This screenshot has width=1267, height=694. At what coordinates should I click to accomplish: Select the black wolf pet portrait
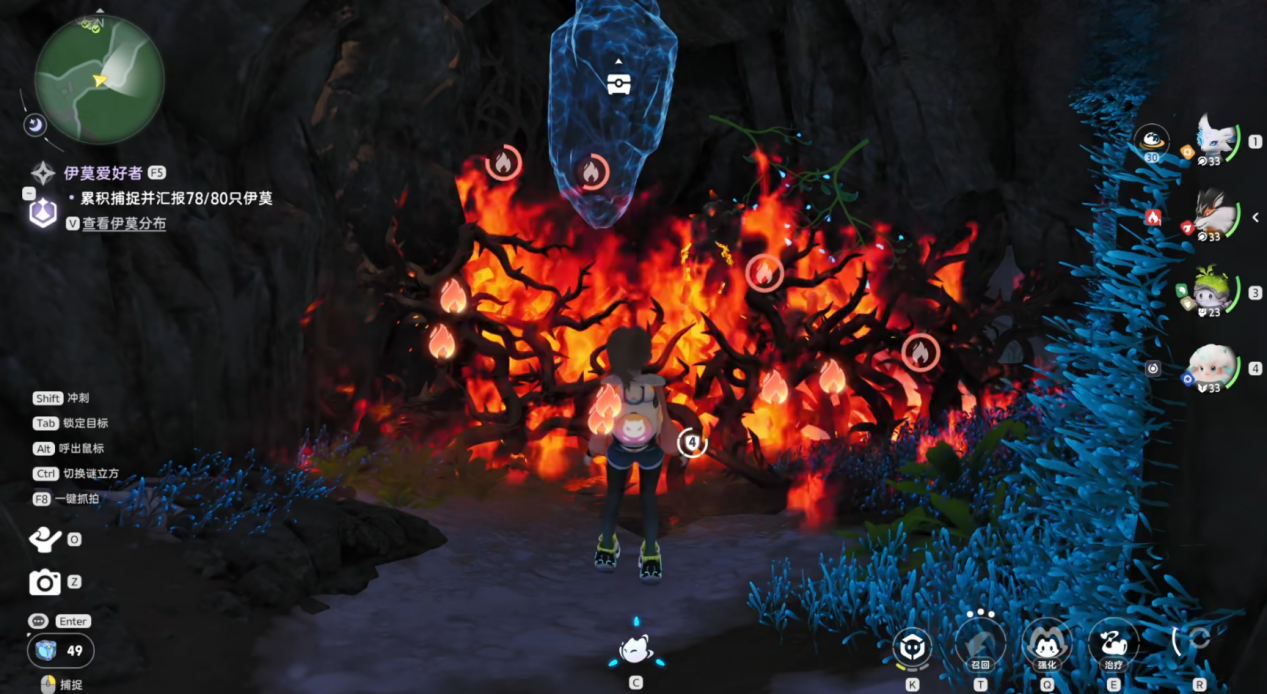click(x=1215, y=216)
